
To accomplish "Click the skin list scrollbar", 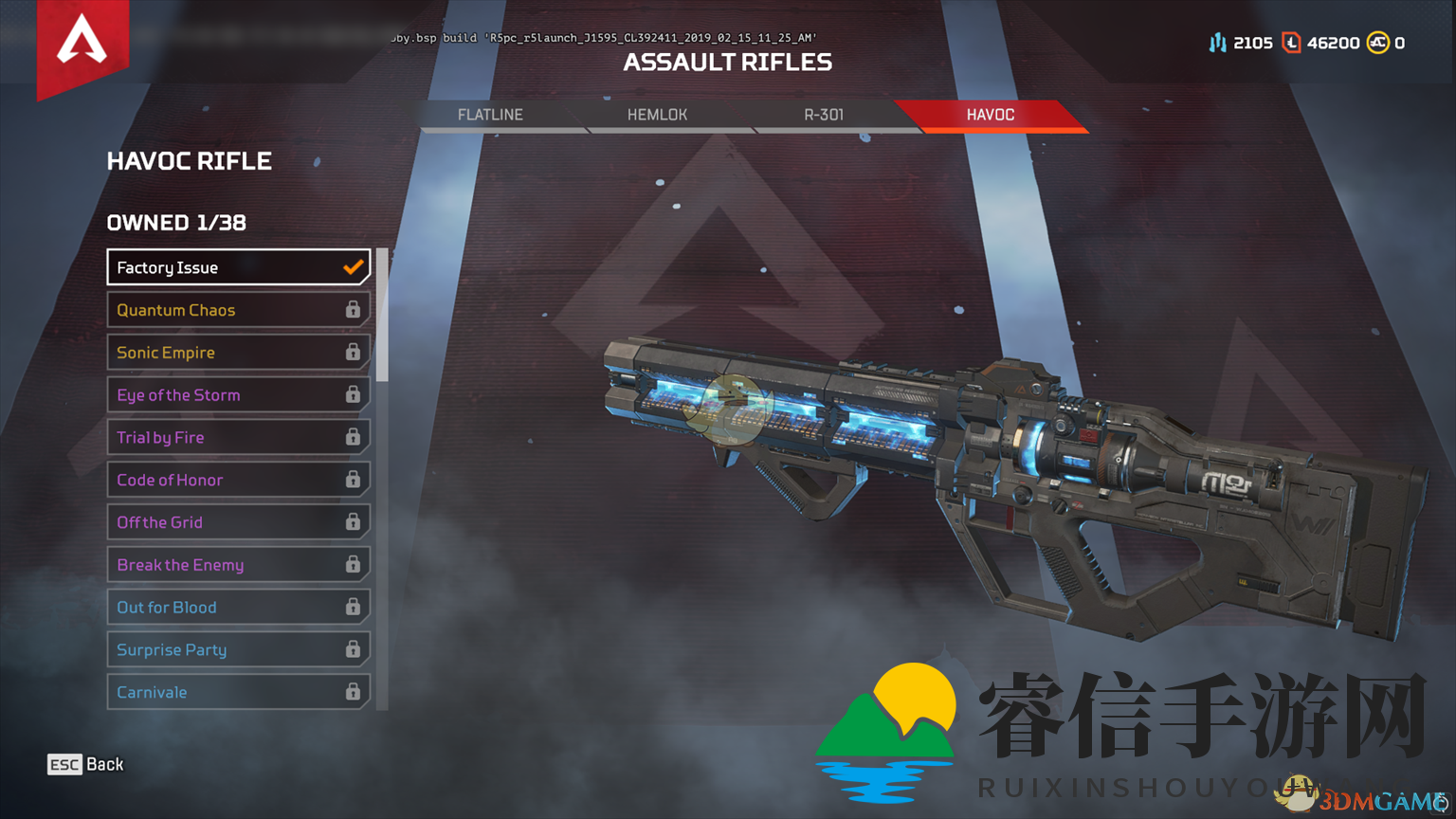I will tap(382, 316).
